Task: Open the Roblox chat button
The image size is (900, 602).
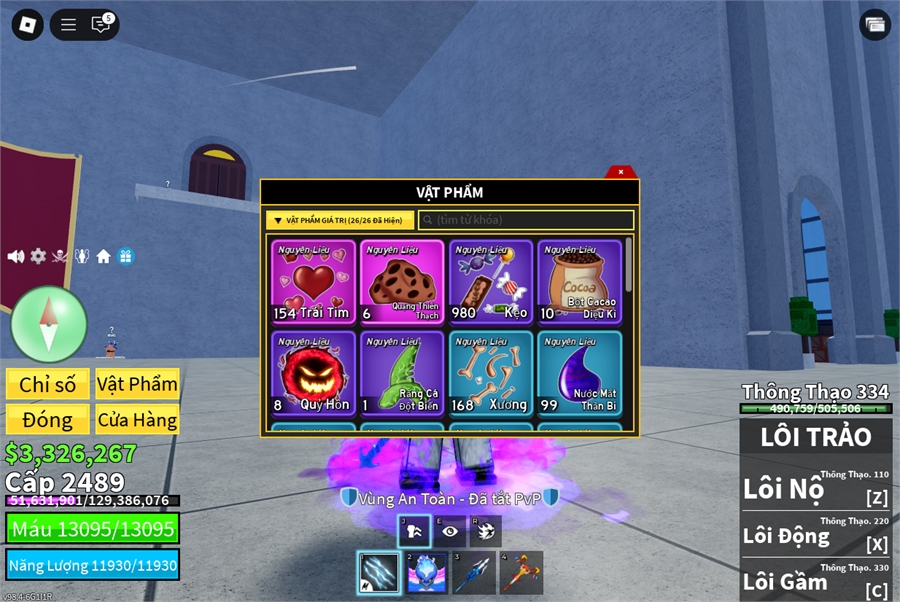Action: [x=101, y=25]
